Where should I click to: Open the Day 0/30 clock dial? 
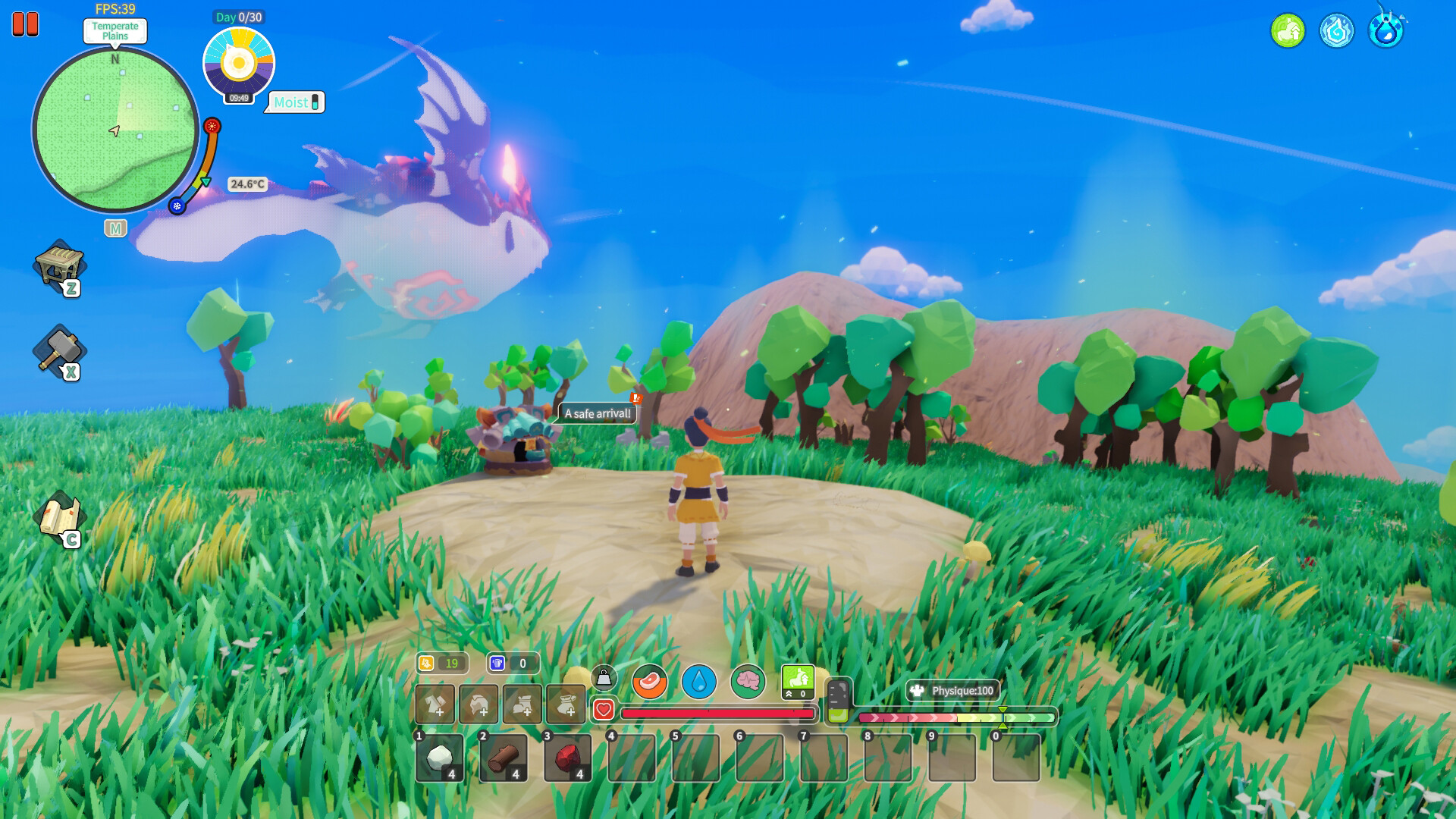(239, 64)
